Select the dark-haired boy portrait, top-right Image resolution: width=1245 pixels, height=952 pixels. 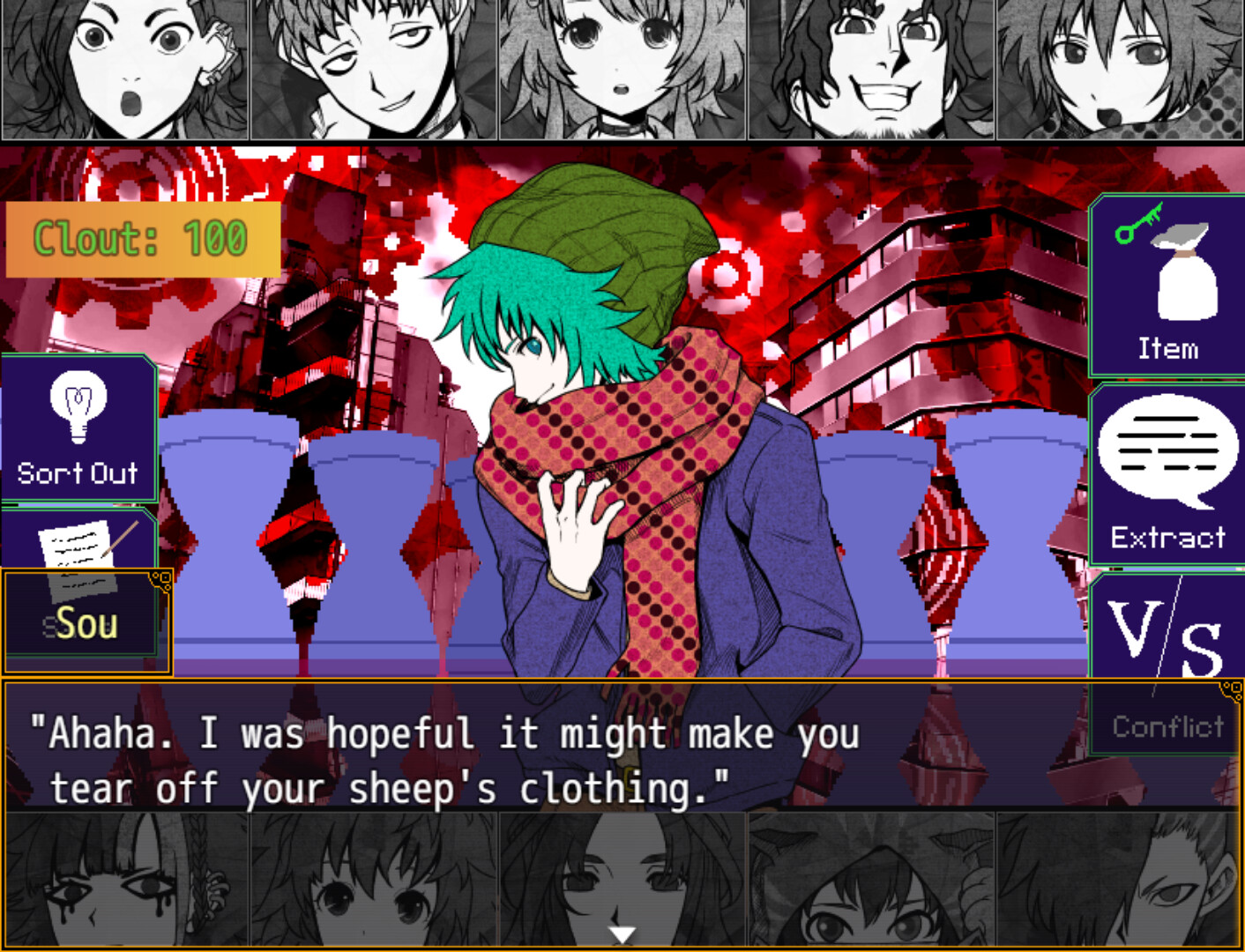click(x=1120, y=69)
